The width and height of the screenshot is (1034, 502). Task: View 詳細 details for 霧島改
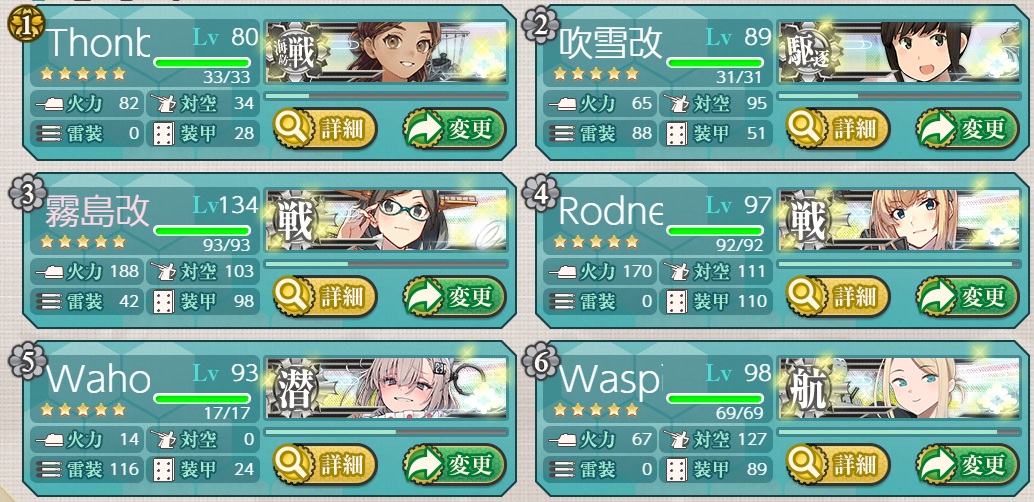point(324,296)
